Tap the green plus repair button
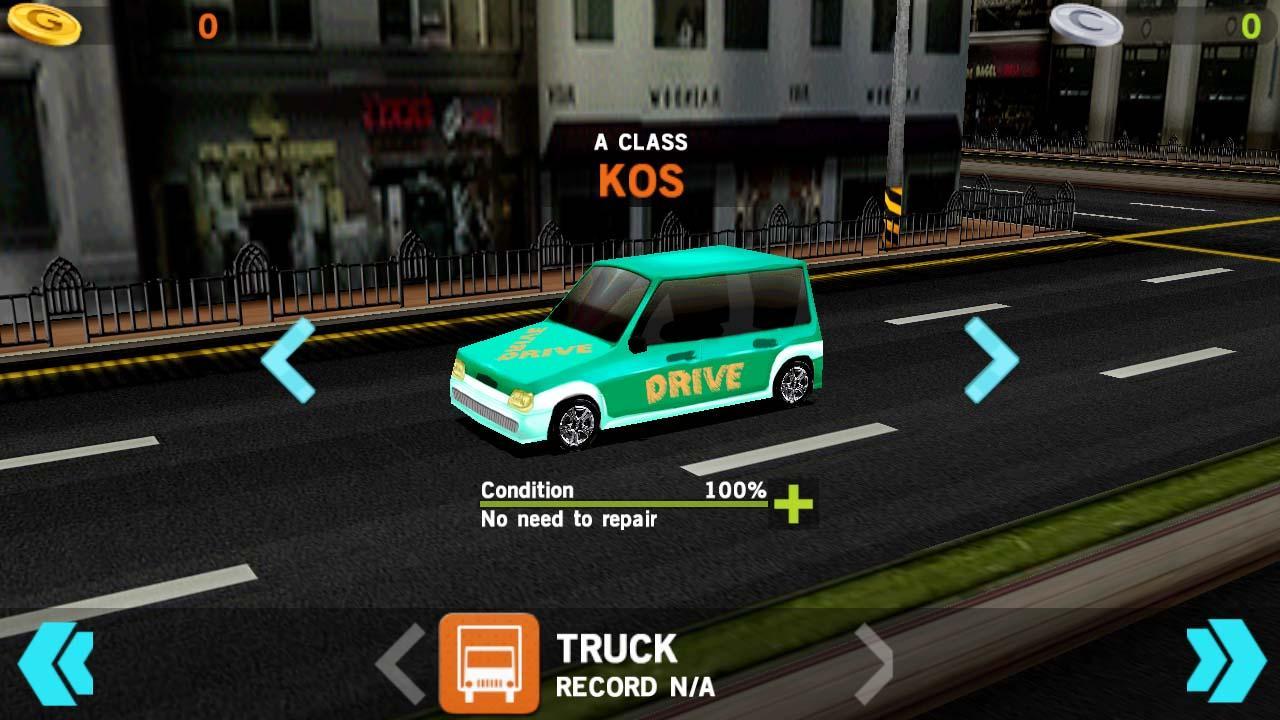1280x720 pixels. [793, 504]
